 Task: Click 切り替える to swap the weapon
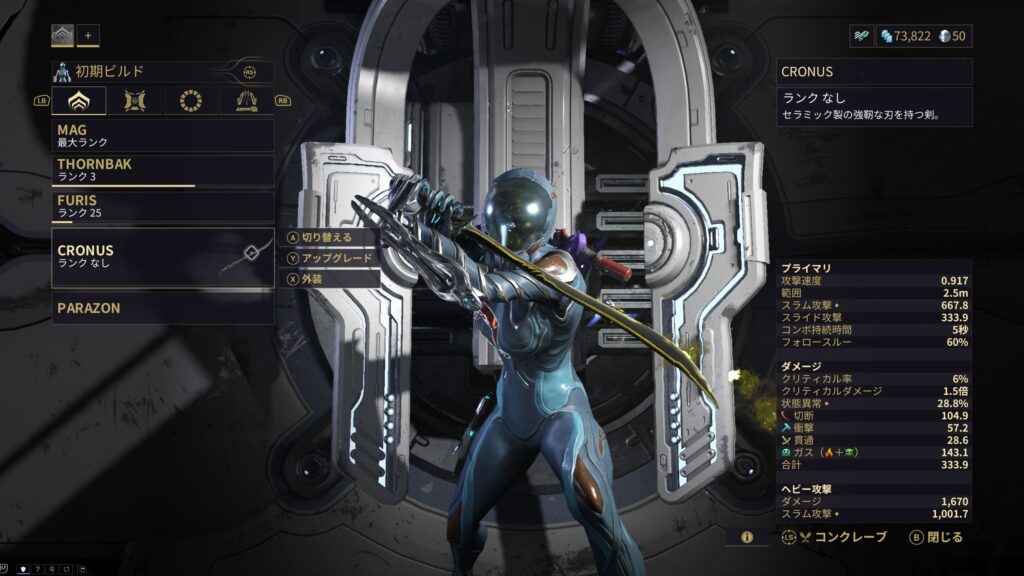point(330,238)
